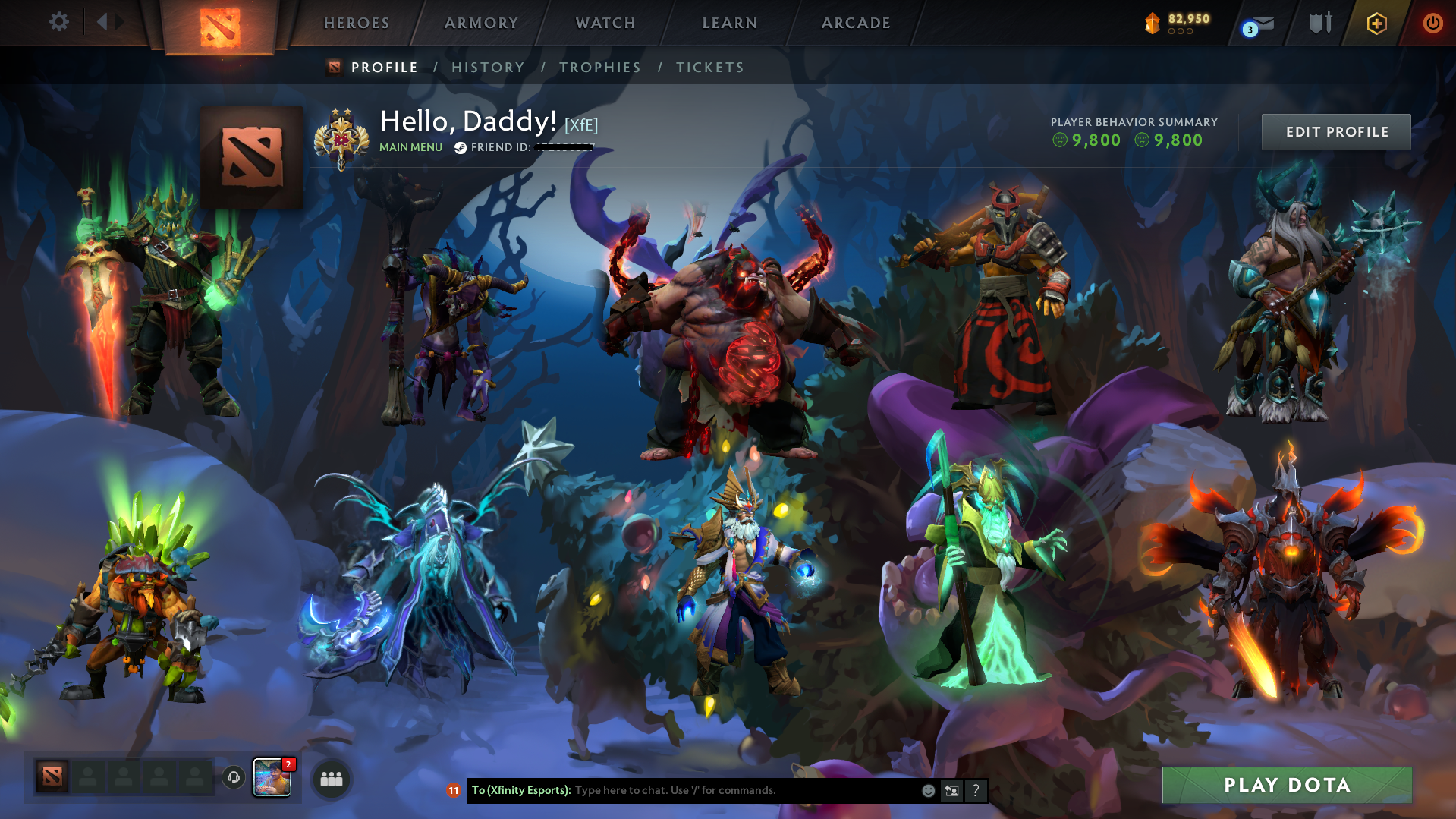The image size is (1456, 819).
Task: Click the screenshot share icon in the chat bar
Action: tap(951, 790)
